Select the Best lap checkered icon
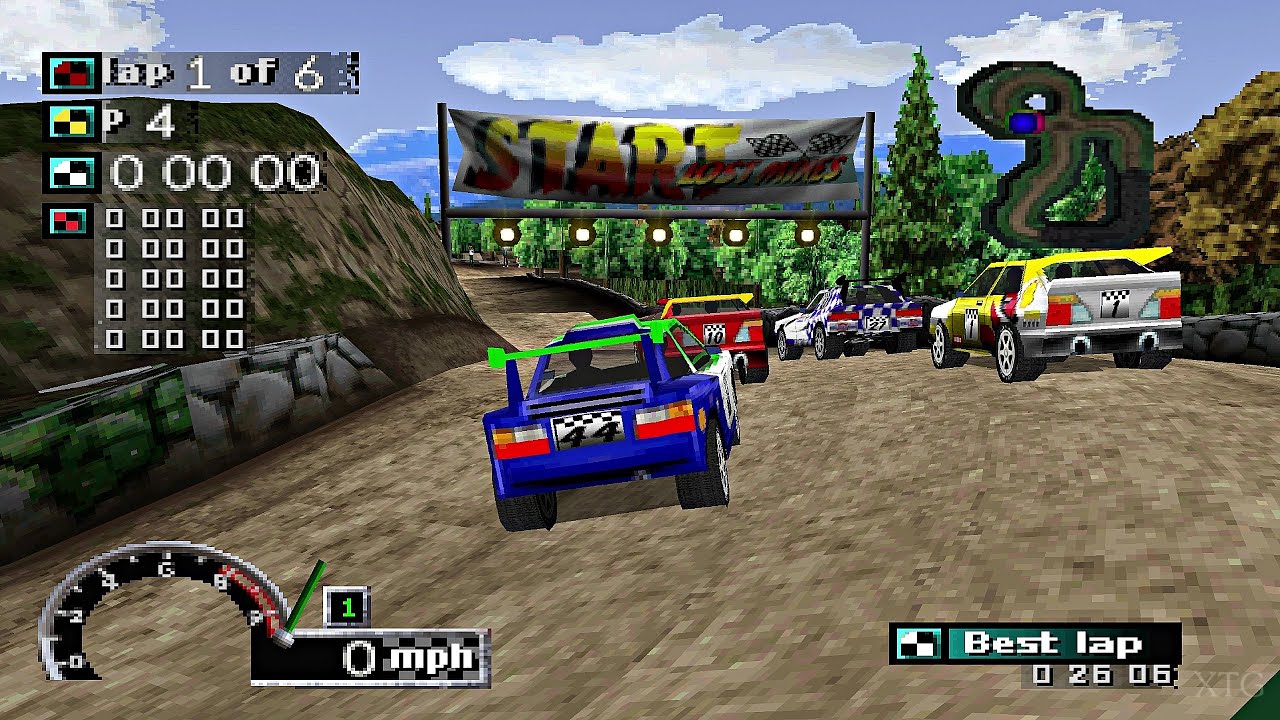 tap(917, 644)
